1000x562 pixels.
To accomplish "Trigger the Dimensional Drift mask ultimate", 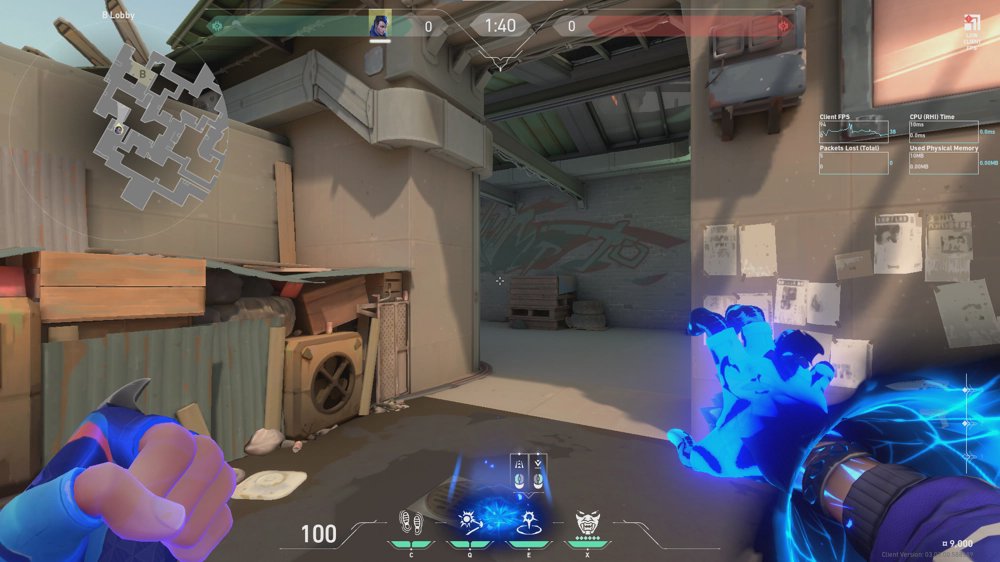I will 589,521.
